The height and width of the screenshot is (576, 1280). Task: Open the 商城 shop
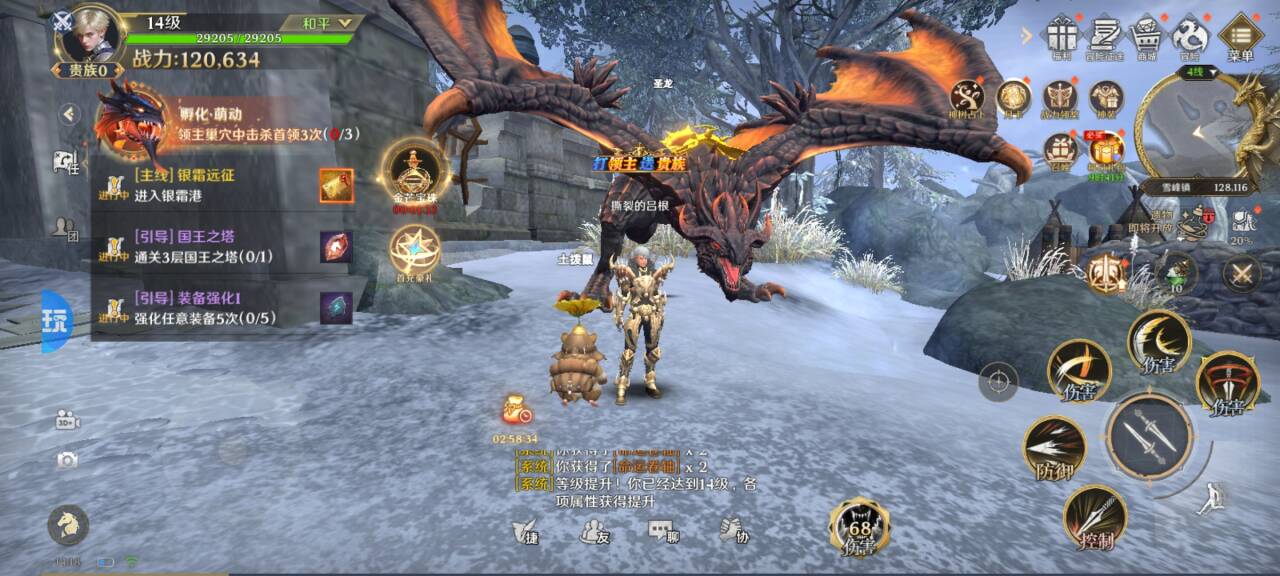1145,36
